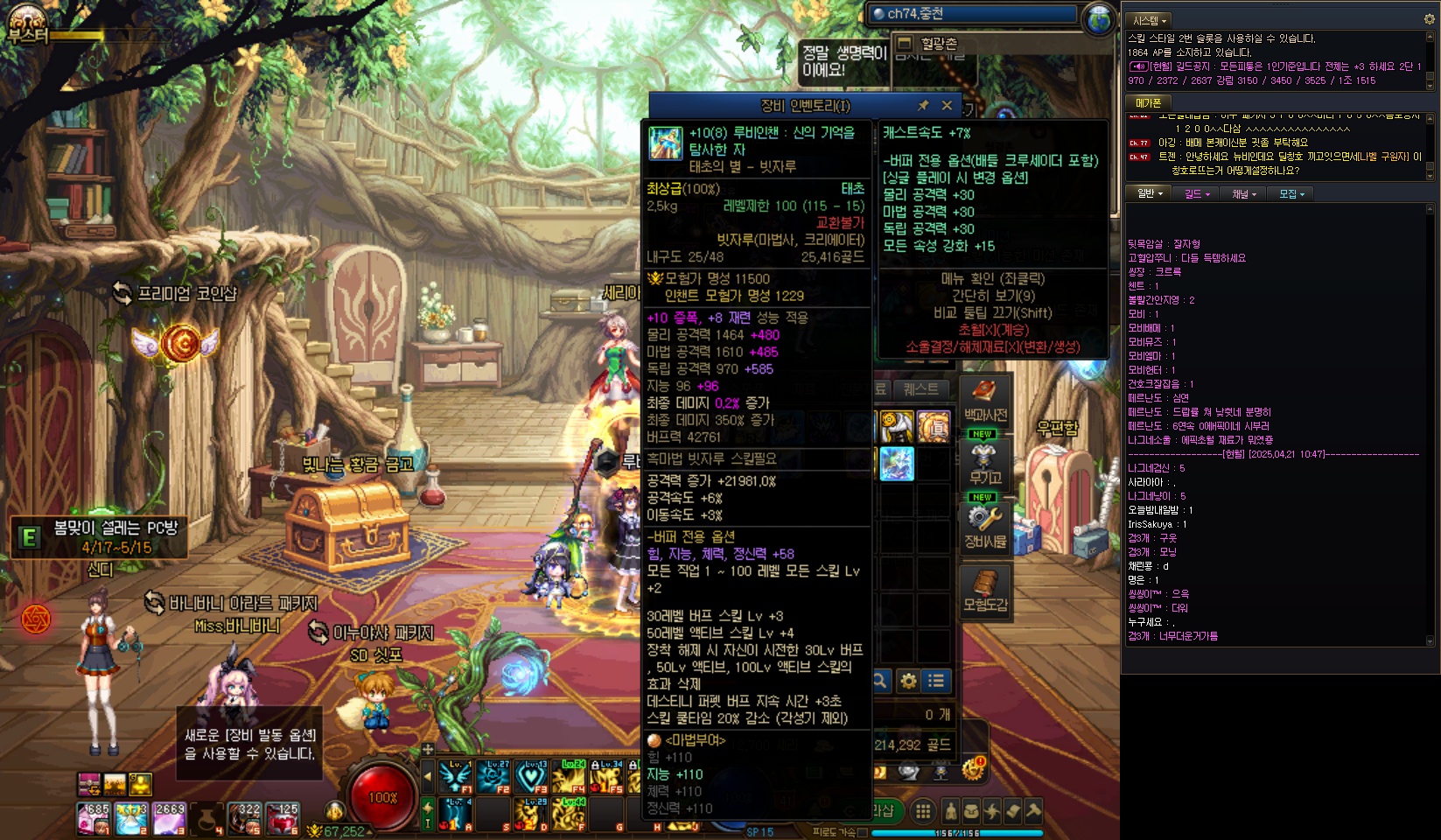Open the 백과사전 encyclopedia button
Screen dimensions: 1441x840
[985, 401]
